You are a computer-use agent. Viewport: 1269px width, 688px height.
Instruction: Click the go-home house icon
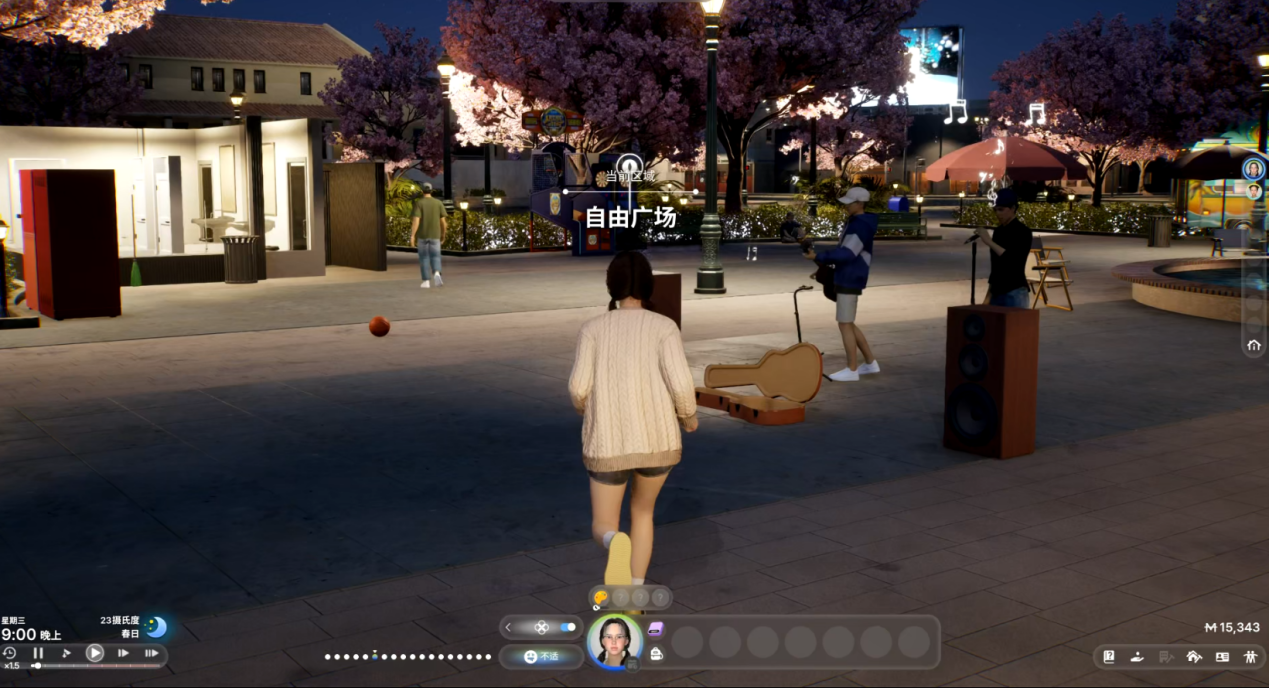click(1254, 345)
